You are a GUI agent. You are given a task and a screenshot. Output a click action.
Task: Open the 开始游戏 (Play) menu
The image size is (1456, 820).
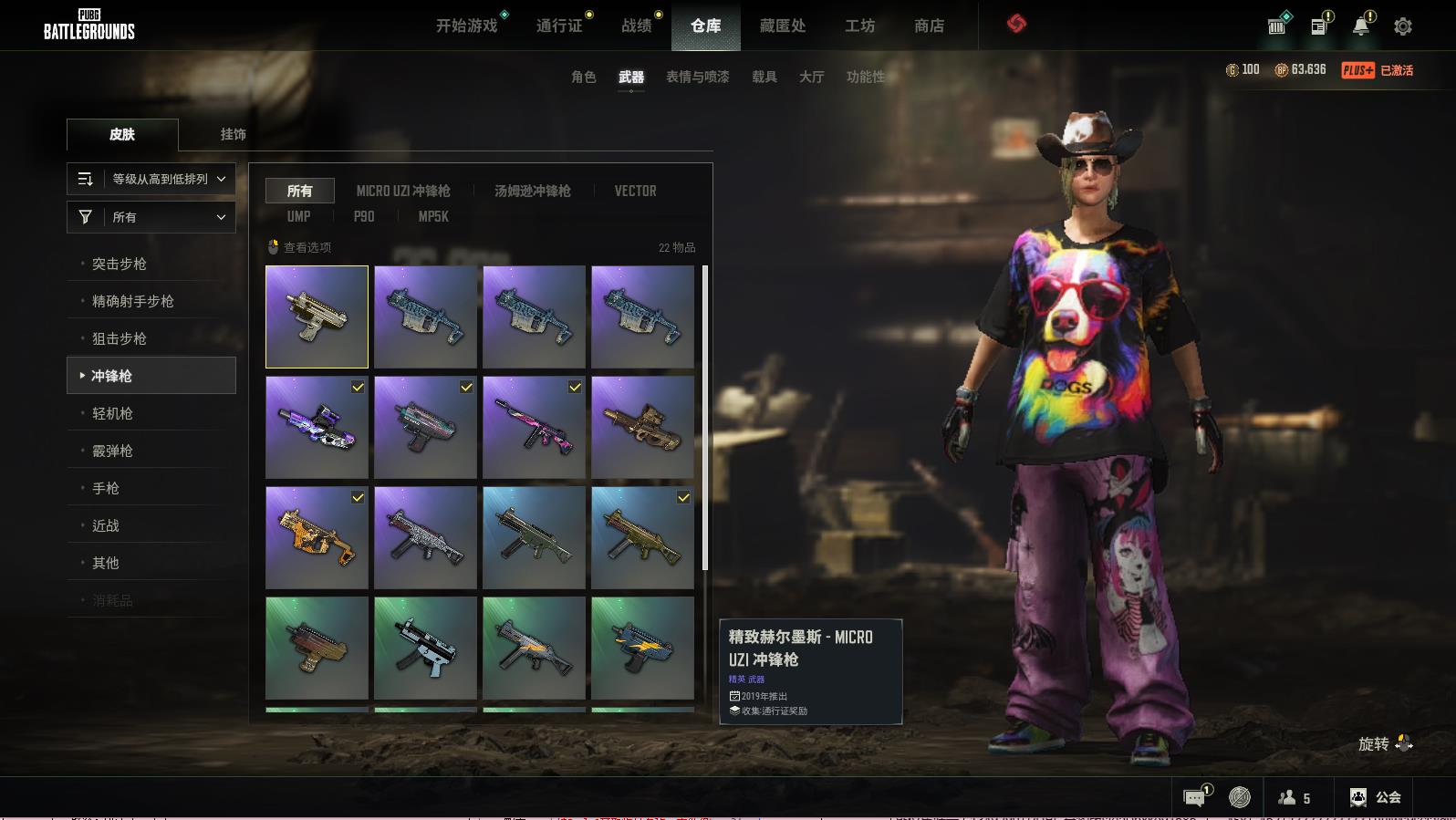tap(466, 26)
